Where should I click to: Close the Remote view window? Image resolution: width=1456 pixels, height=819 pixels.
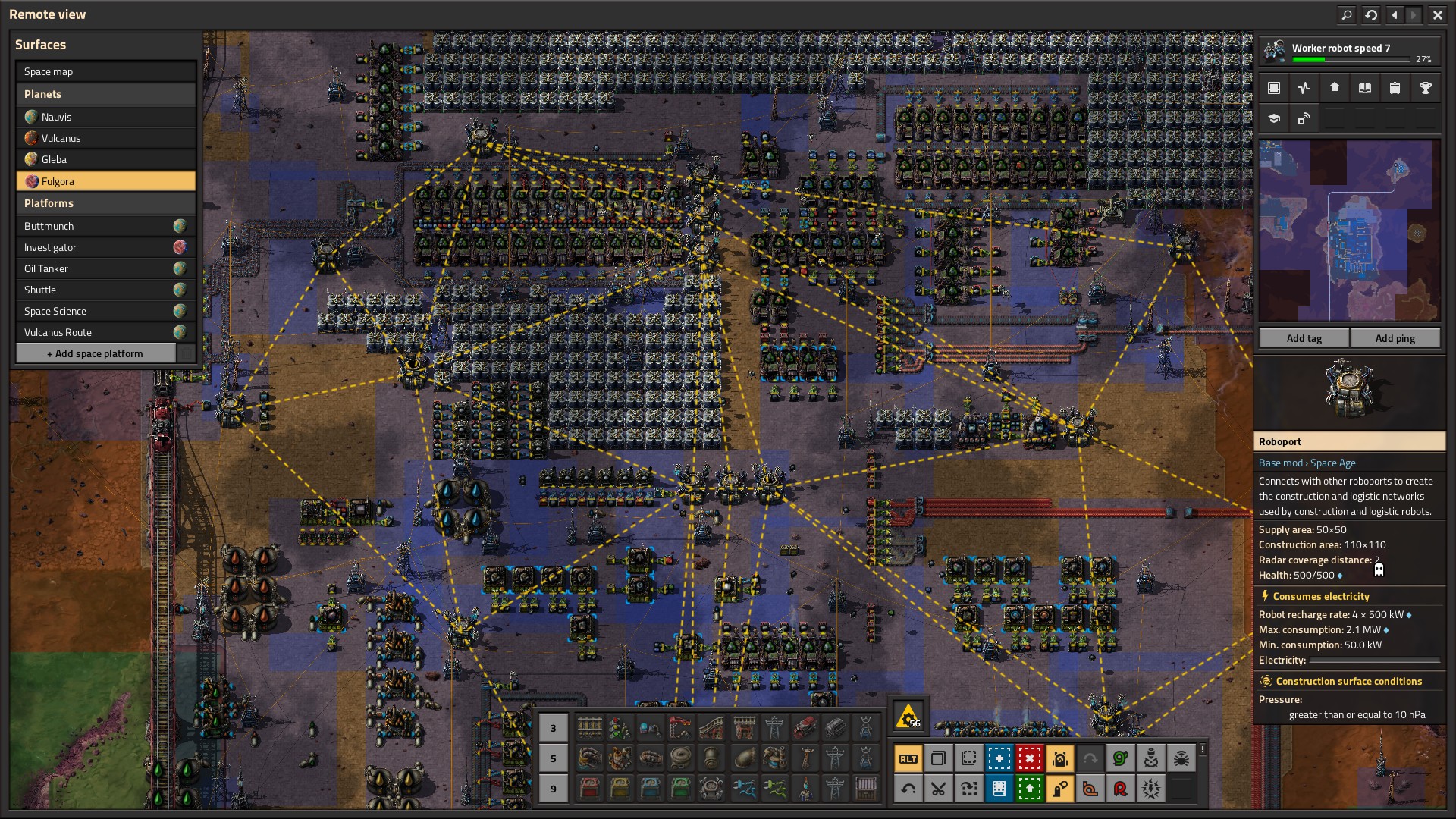click(x=1437, y=14)
